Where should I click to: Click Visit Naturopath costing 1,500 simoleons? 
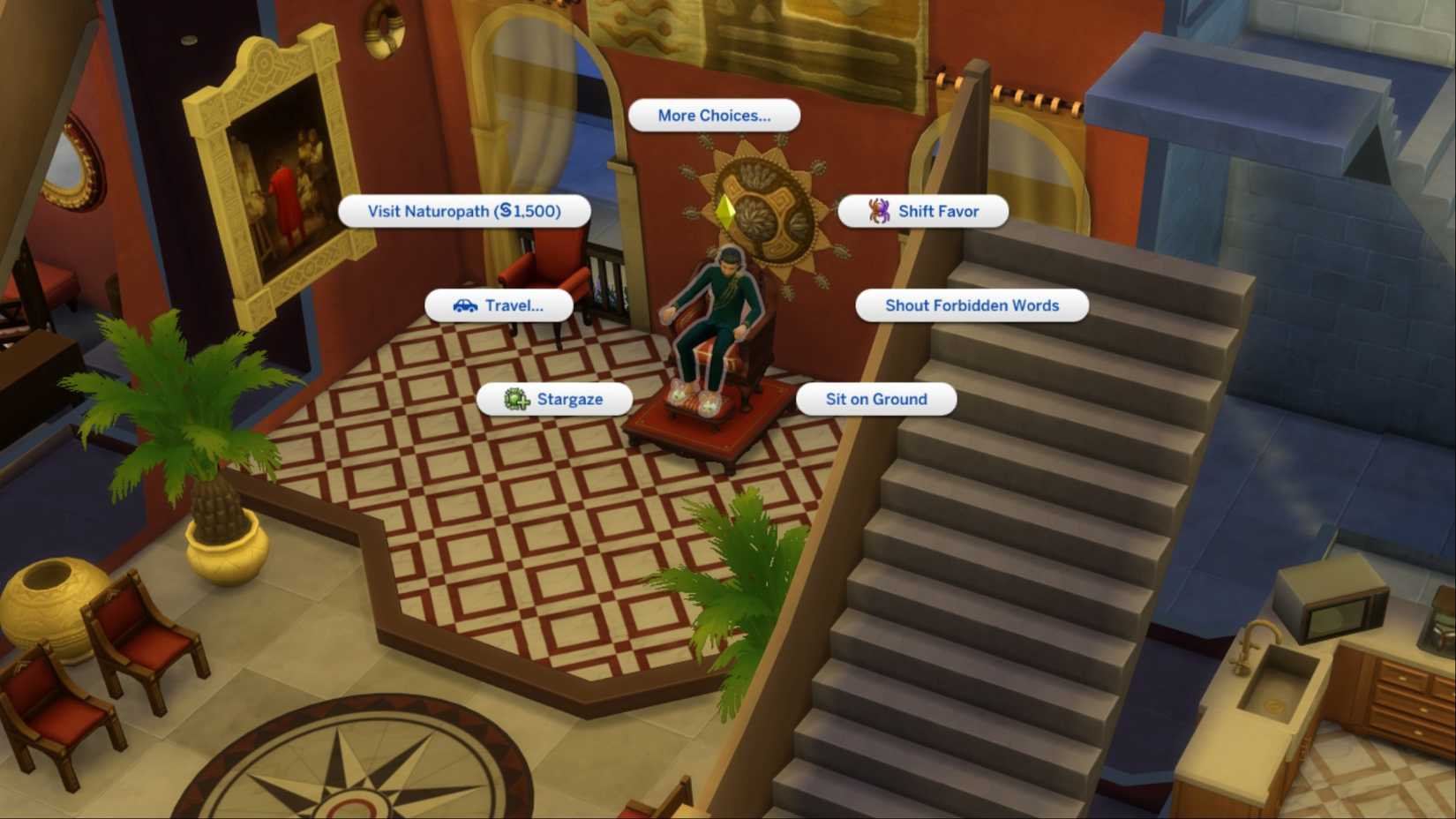(x=464, y=211)
